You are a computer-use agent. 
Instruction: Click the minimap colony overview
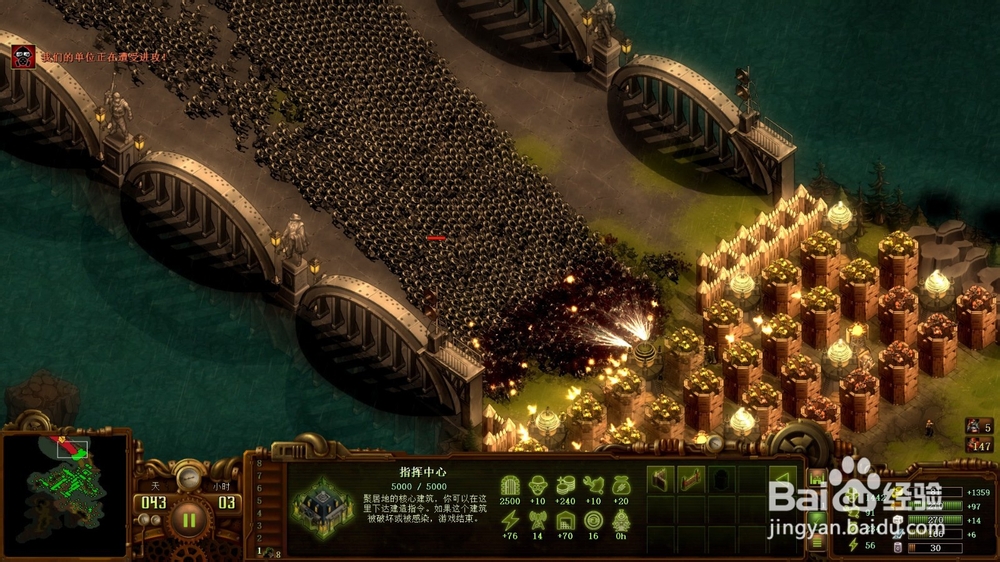click(x=66, y=494)
